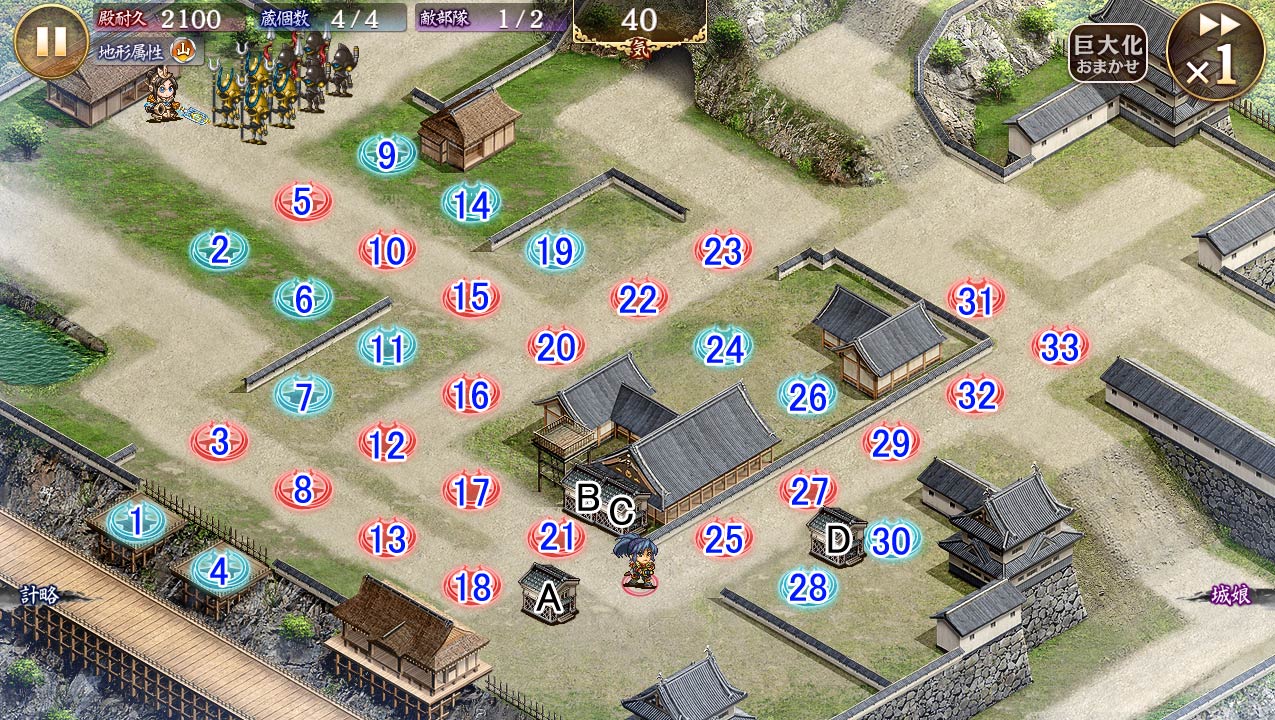Screen dimensions: 1275x720
Task: Select deployment tile number 20
Action: [x=555, y=347]
